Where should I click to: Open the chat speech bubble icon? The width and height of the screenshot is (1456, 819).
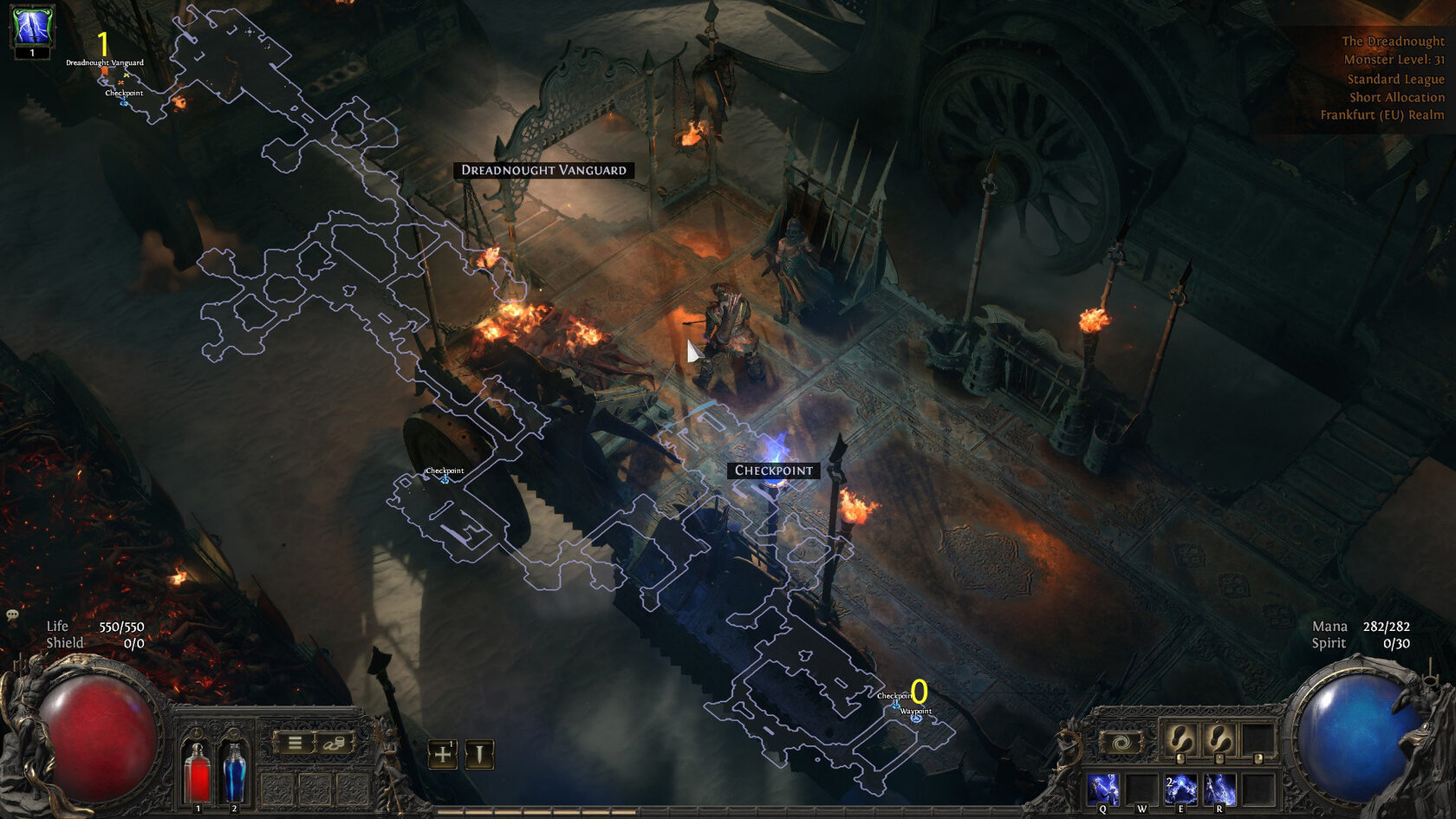12,615
